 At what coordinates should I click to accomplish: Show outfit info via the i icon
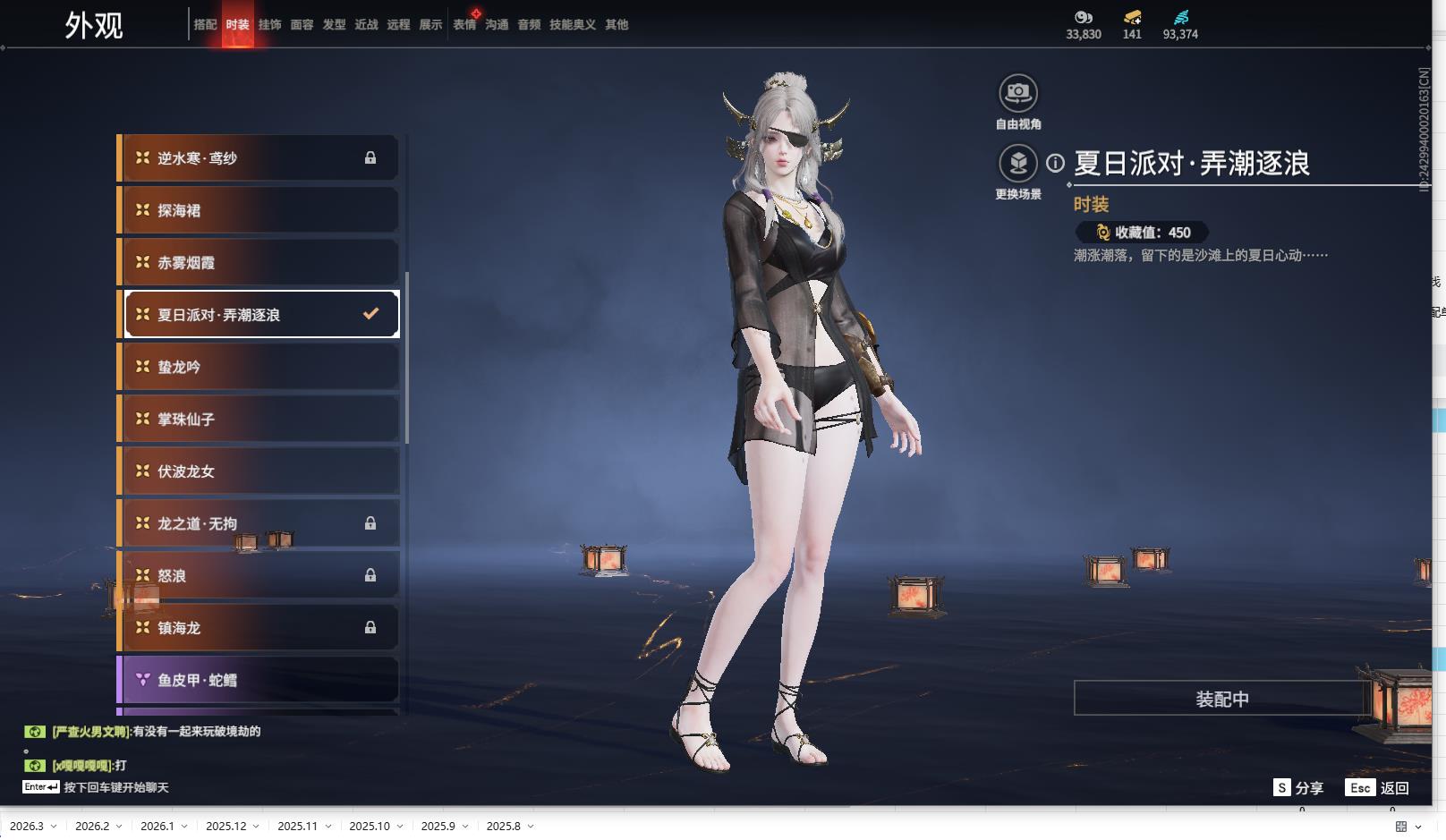[x=1056, y=163]
